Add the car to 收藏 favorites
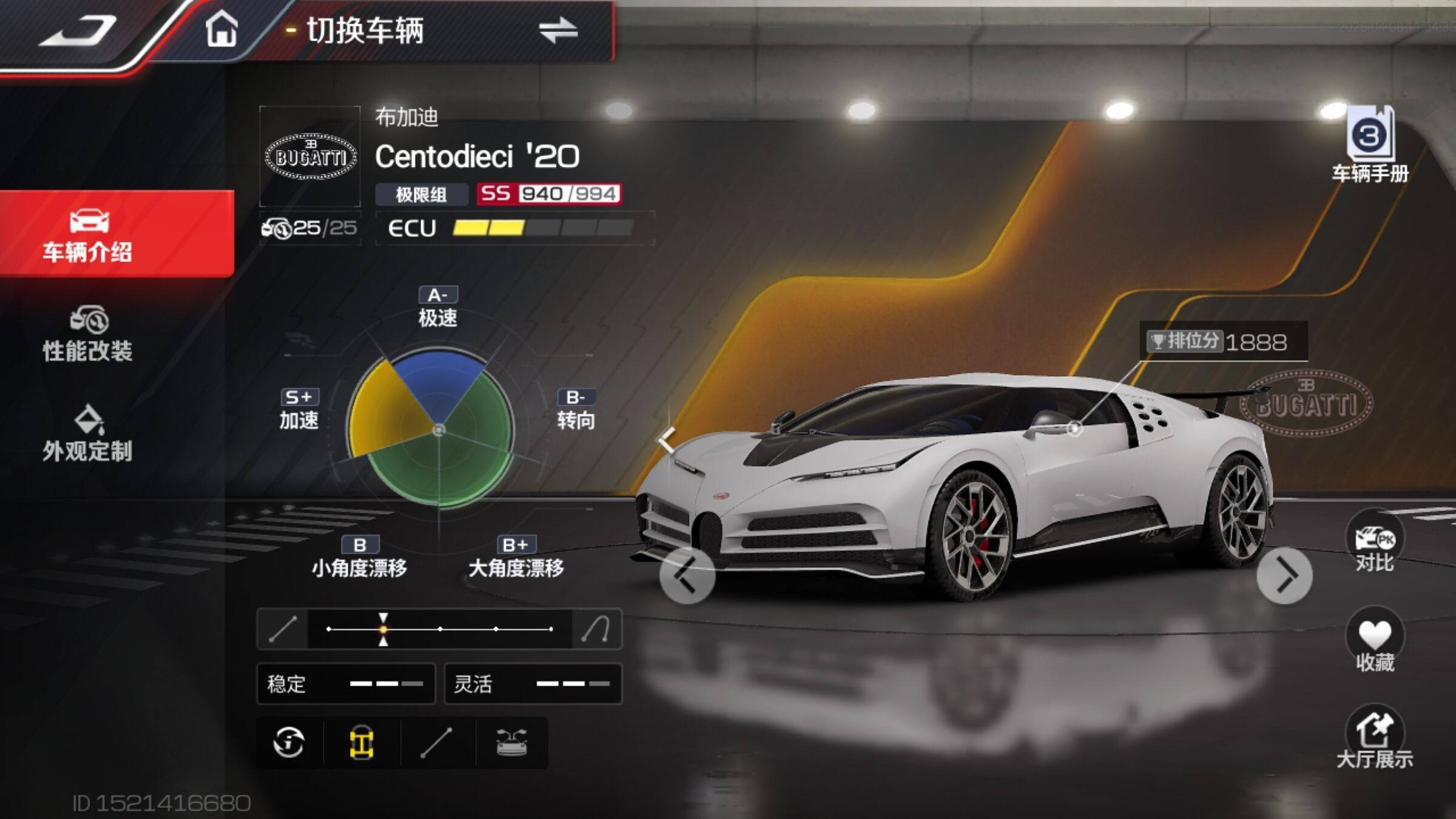The height and width of the screenshot is (819, 1456). point(1375,642)
